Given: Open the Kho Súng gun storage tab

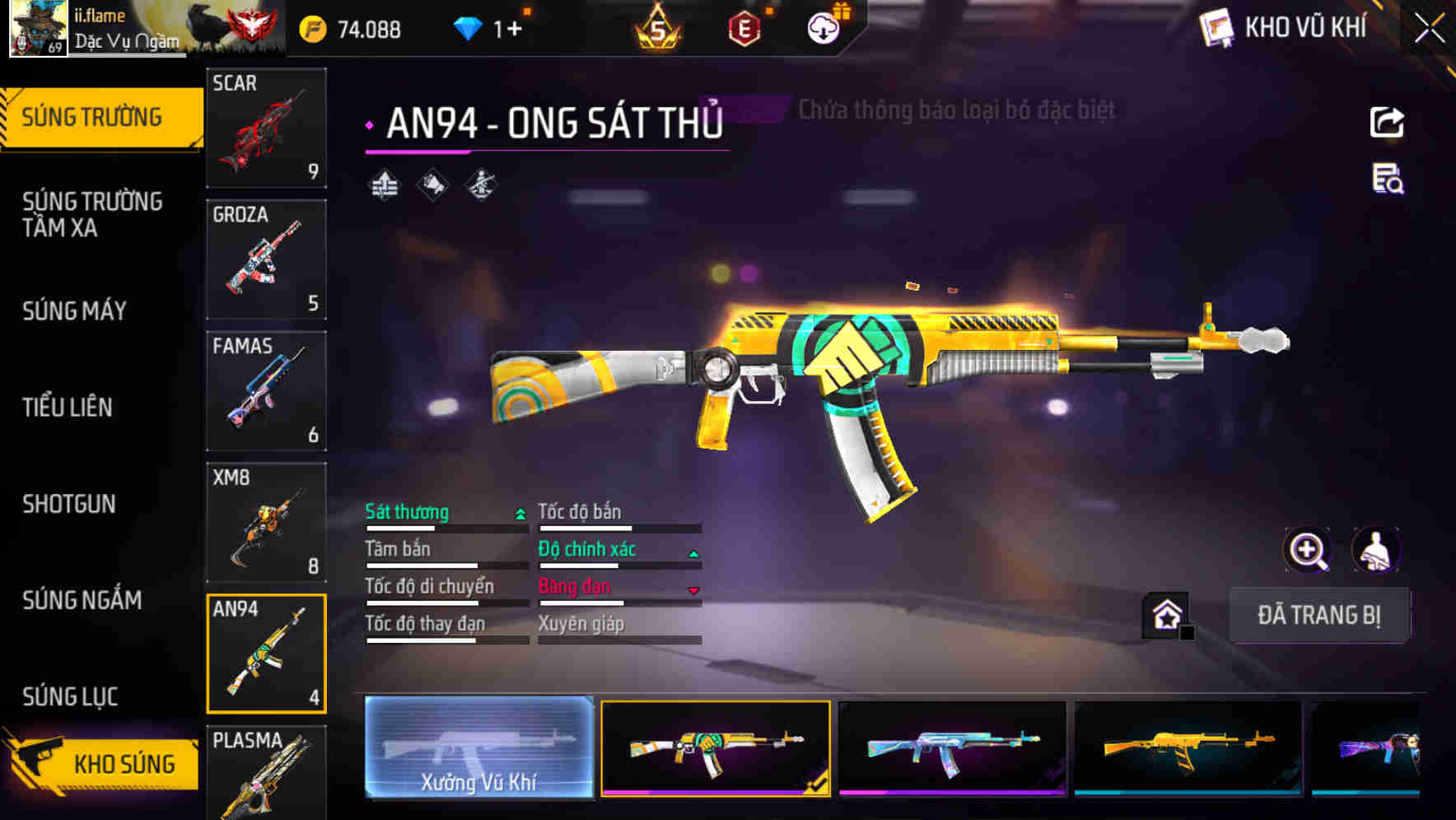Looking at the screenshot, I should [x=103, y=763].
